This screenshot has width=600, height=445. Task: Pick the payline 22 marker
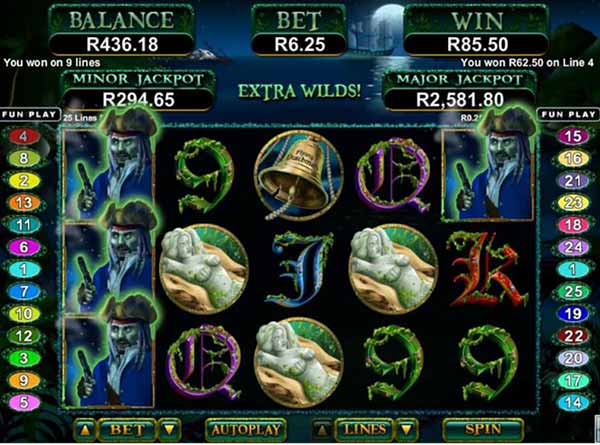click(574, 335)
